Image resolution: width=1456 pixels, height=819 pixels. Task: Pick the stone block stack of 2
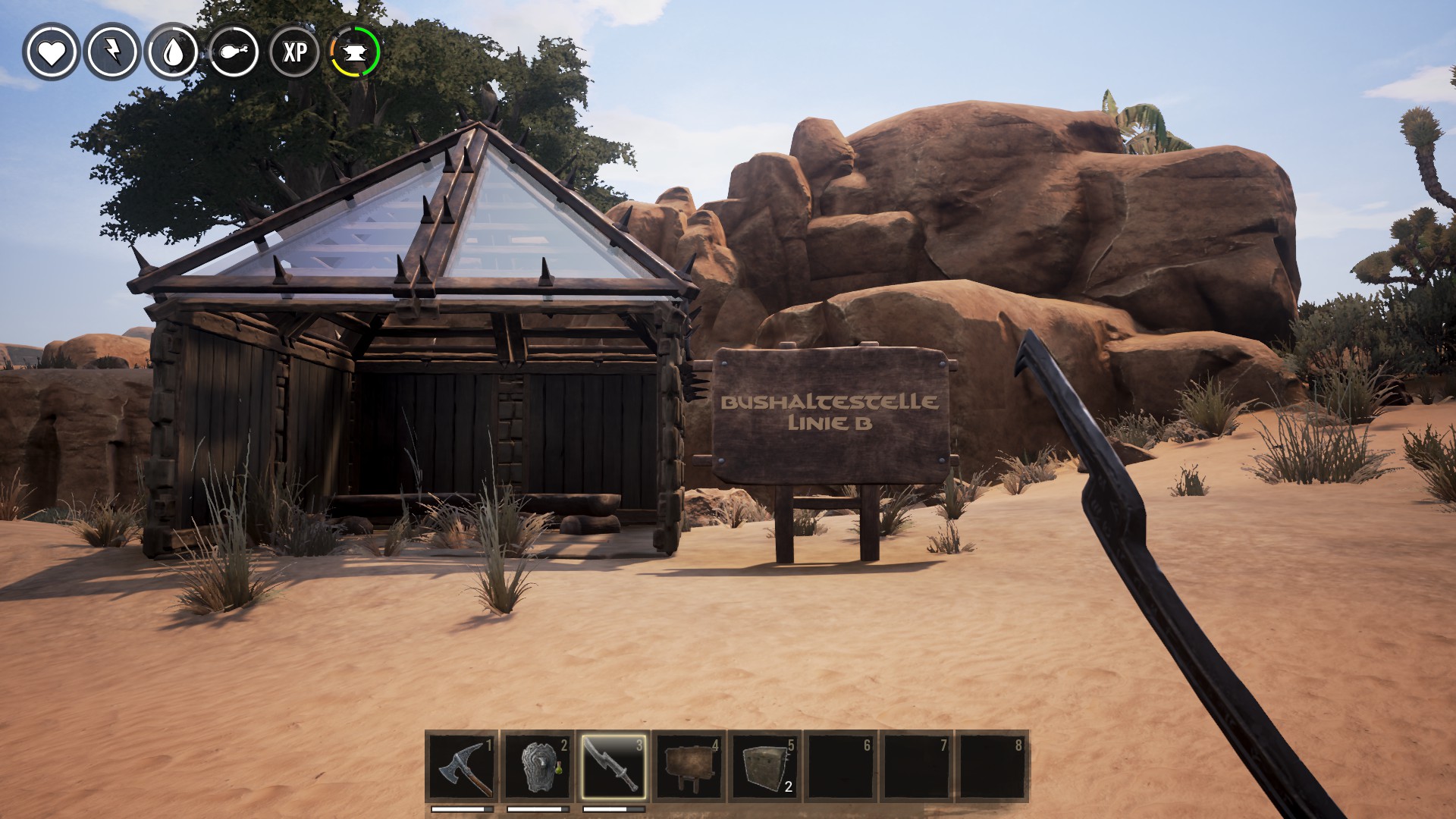point(764,767)
